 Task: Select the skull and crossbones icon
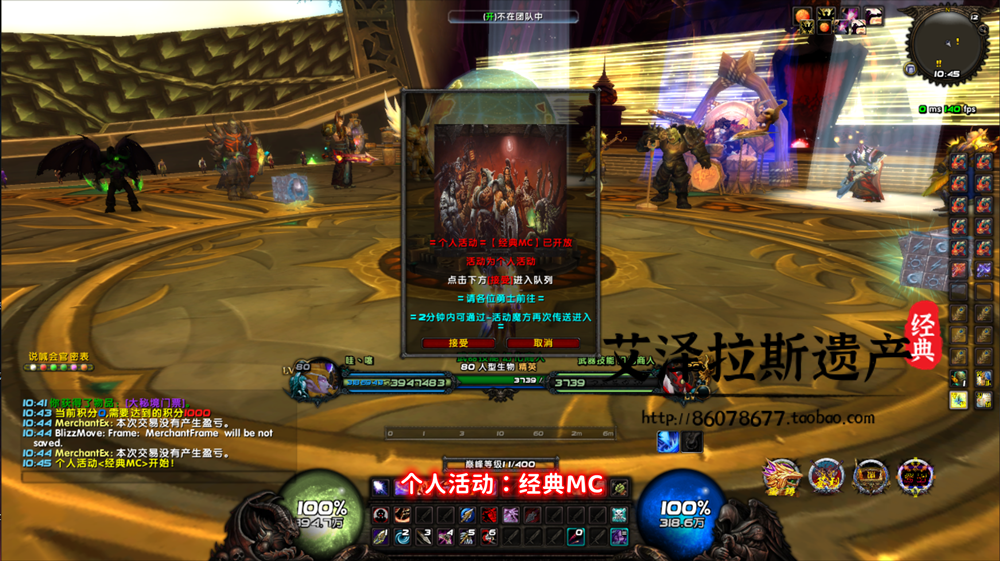pyautogui.click(x=619, y=515)
